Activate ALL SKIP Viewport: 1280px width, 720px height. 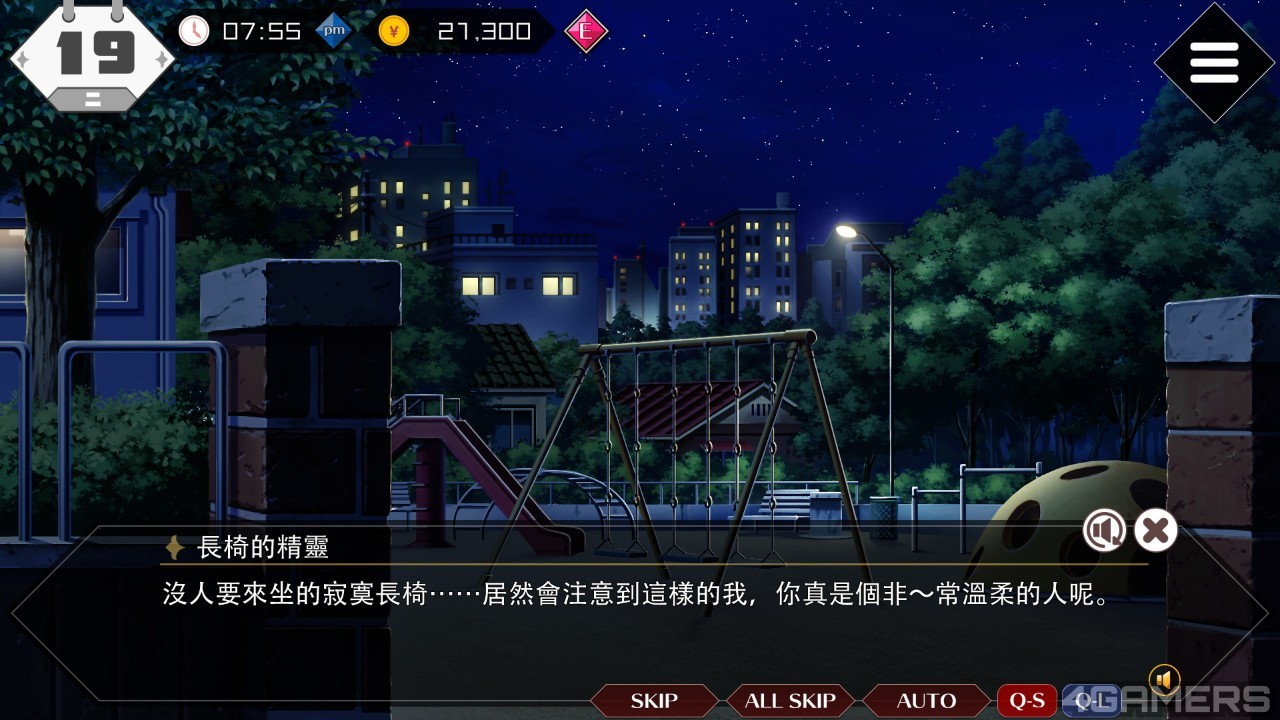click(x=790, y=701)
